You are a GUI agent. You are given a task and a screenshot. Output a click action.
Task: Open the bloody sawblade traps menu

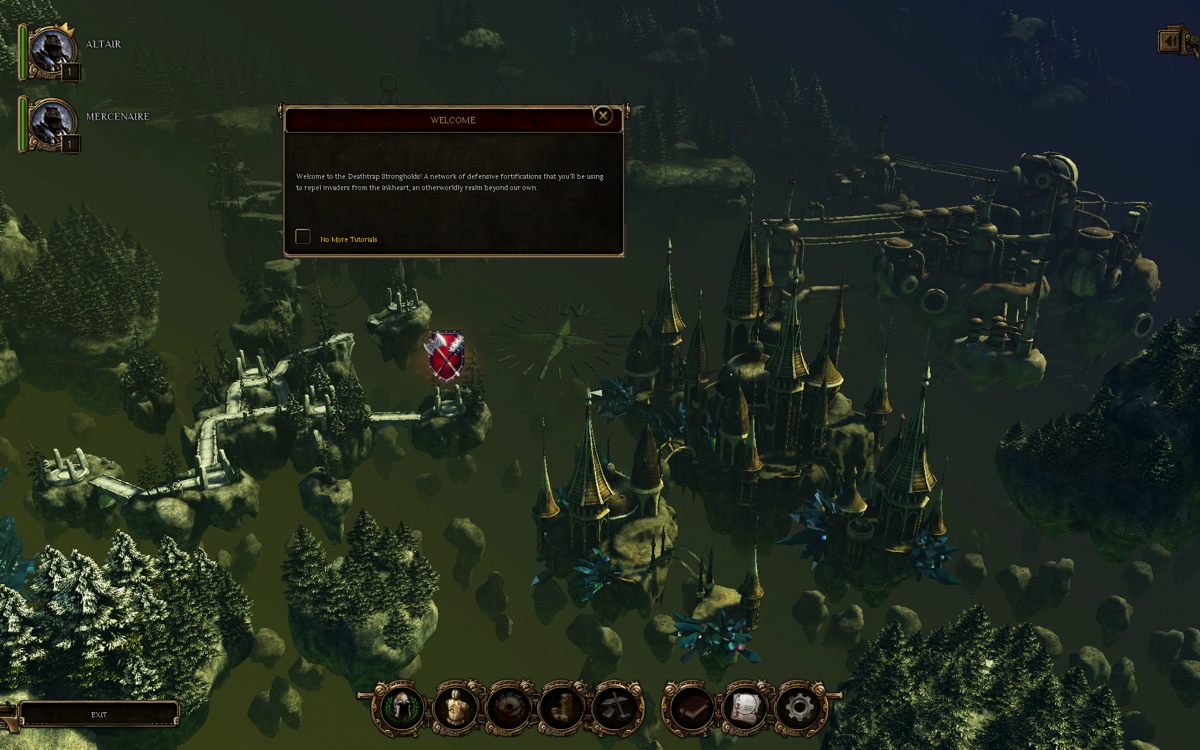509,707
